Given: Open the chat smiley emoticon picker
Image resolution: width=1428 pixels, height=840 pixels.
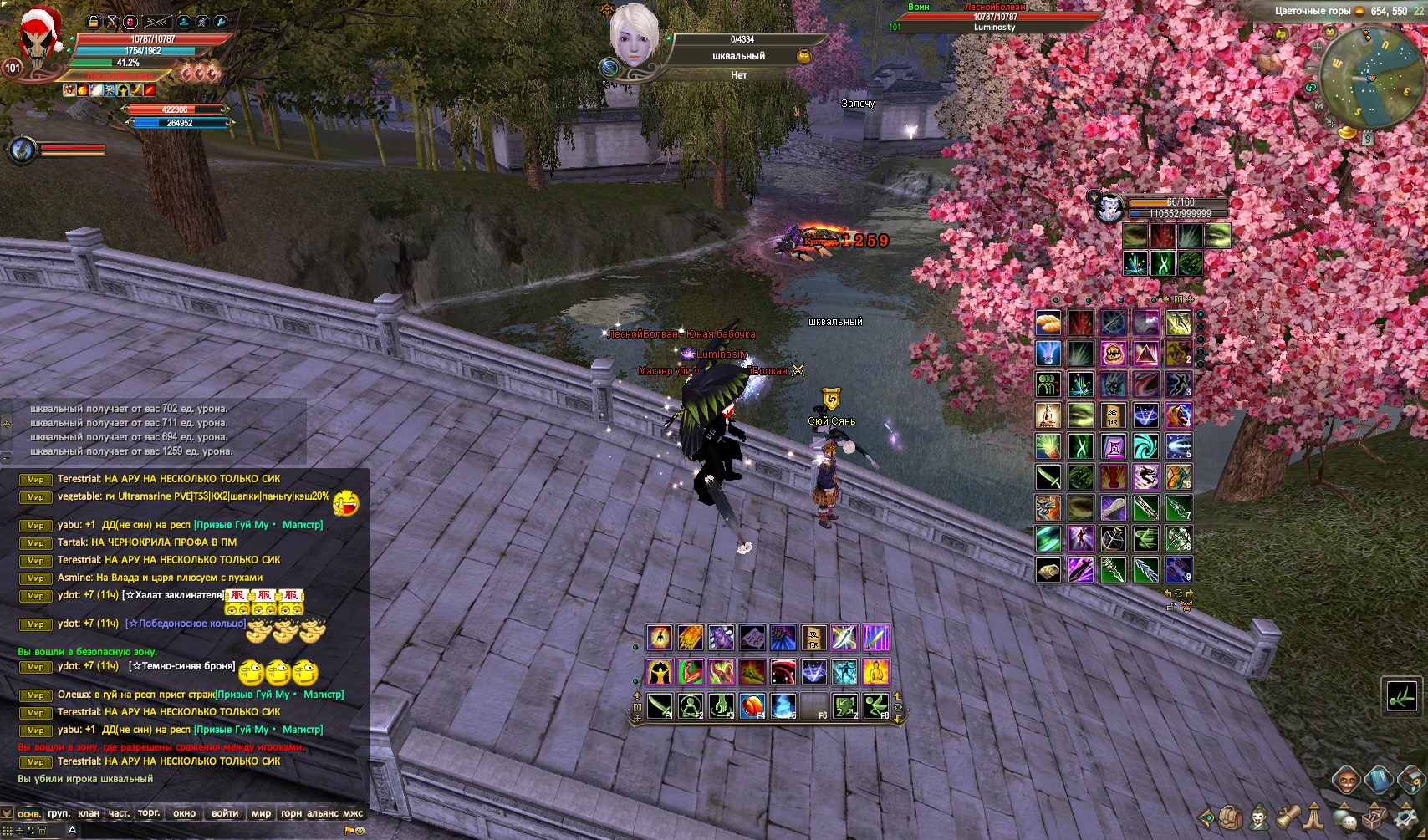Looking at the screenshot, I should 360,831.
